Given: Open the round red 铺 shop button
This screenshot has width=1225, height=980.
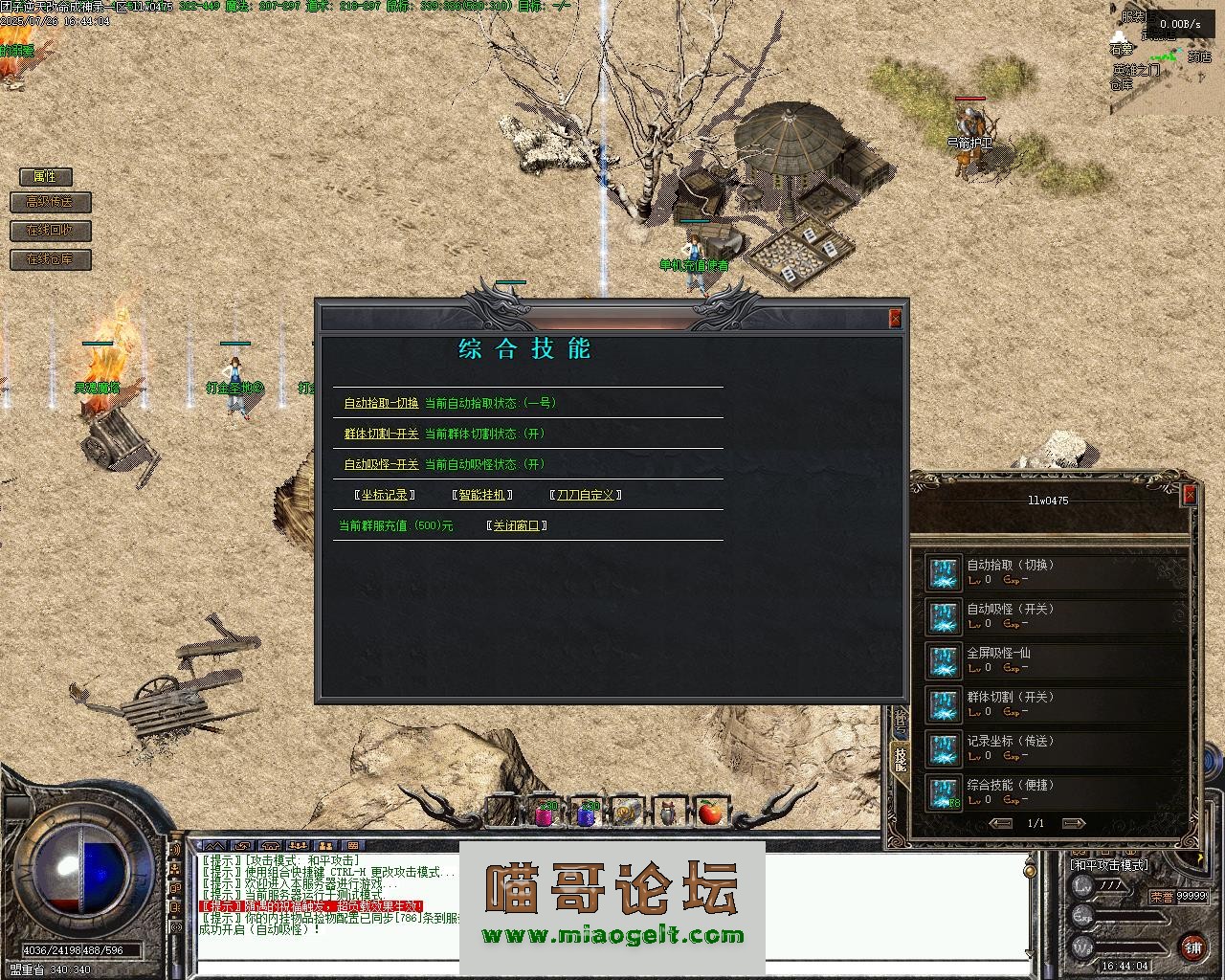Looking at the screenshot, I should (1192, 947).
